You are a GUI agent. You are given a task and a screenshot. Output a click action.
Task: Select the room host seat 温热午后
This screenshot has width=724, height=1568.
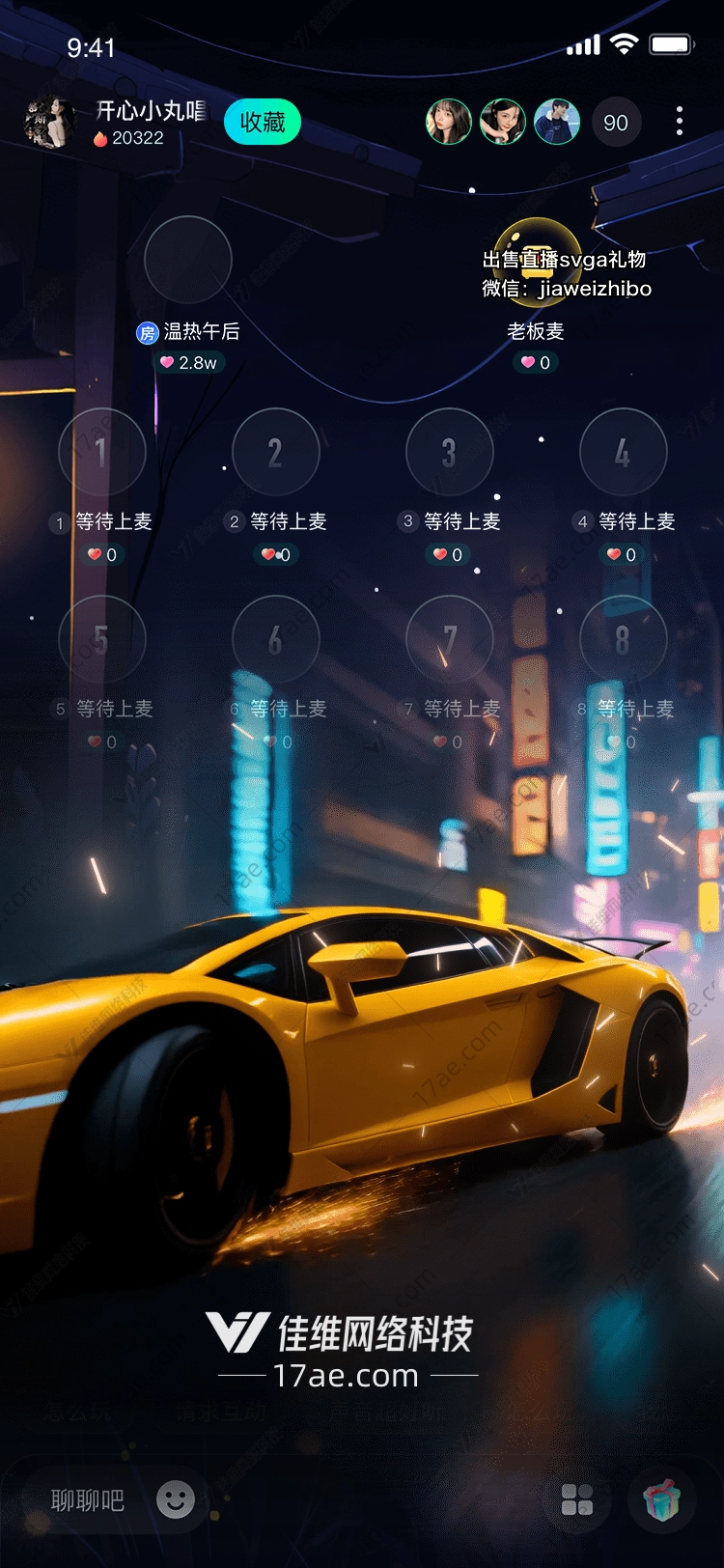[187, 260]
